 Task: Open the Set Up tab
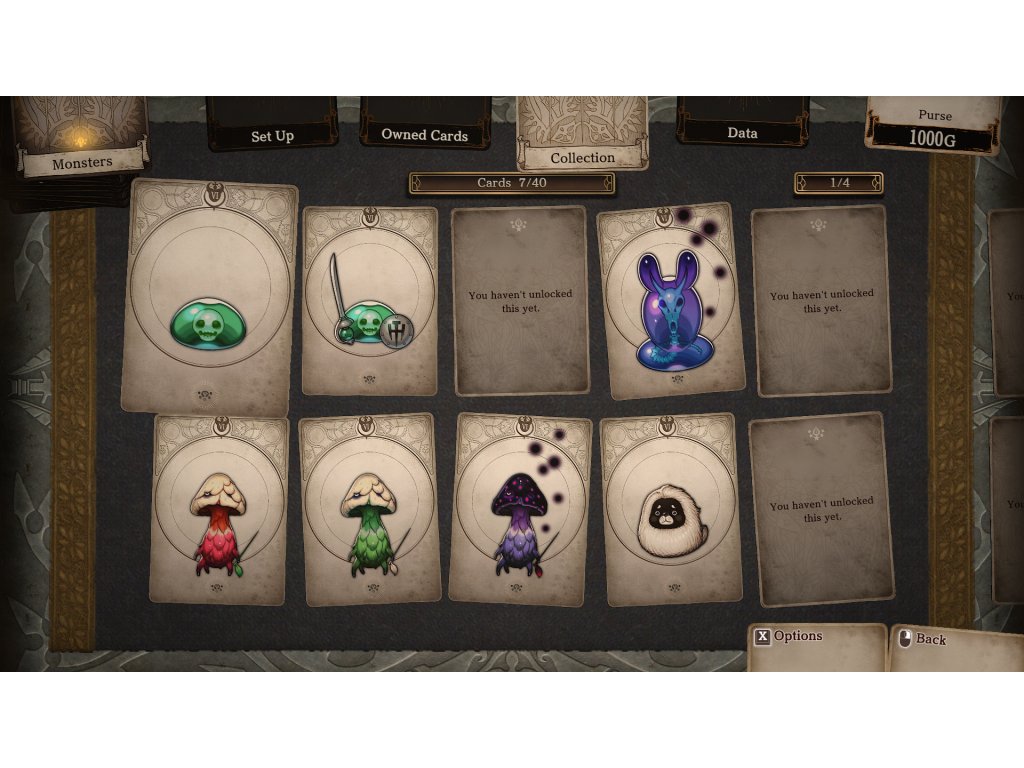[x=272, y=135]
